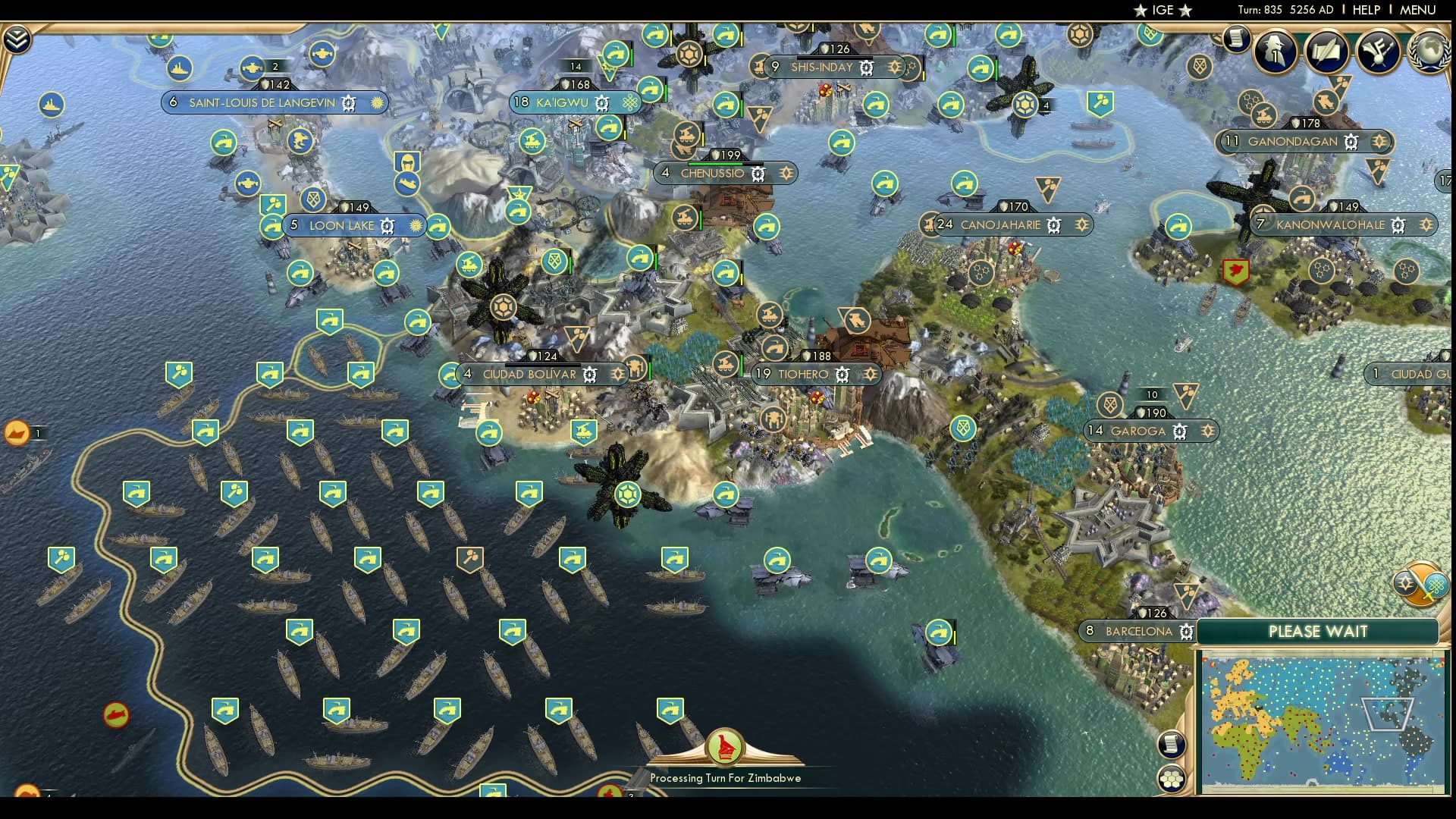The height and width of the screenshot is (819, 1456).
Task: Open HELP from the top bar
Action: [x=1366, y=10]
